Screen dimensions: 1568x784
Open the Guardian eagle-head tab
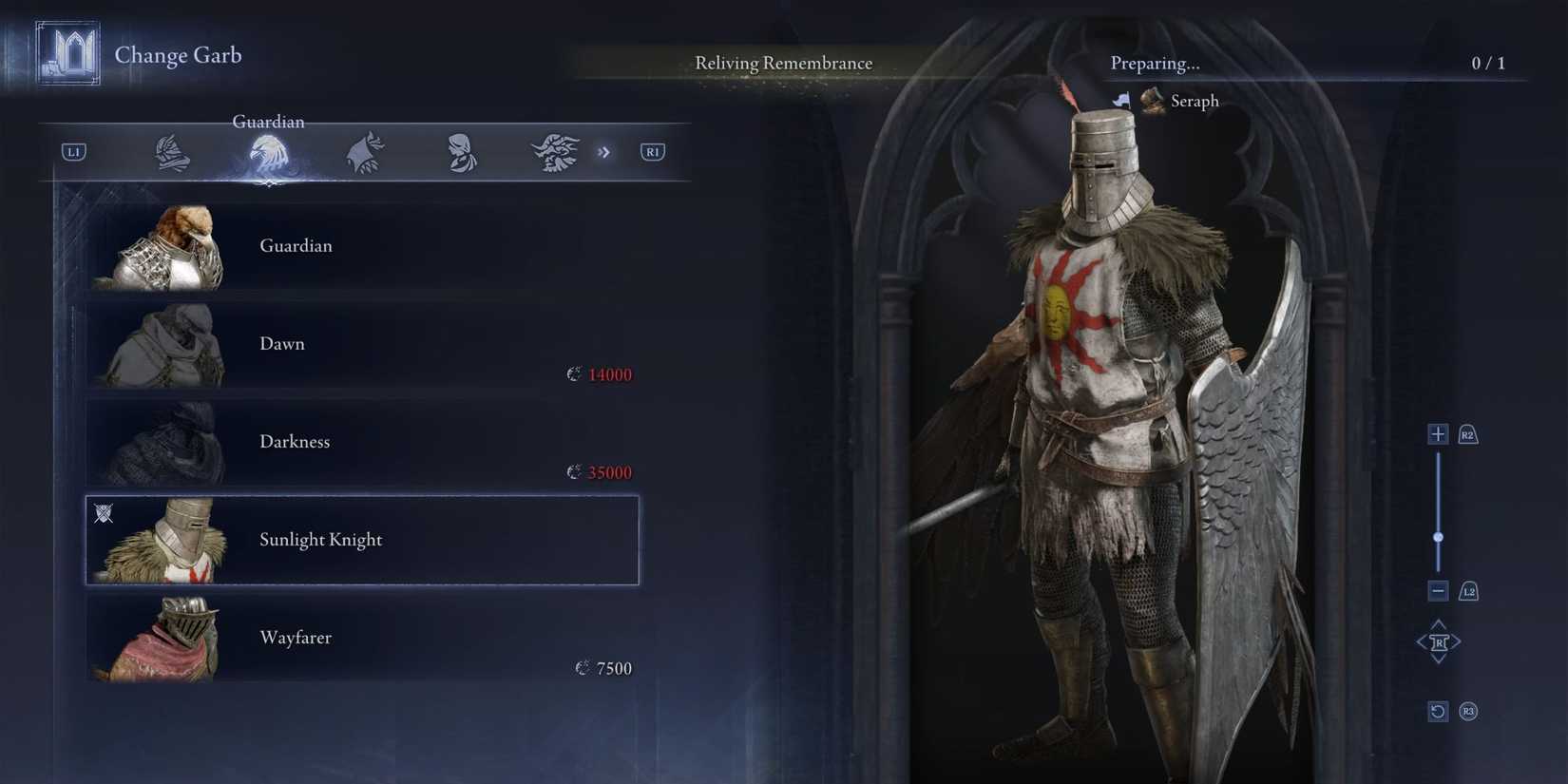coord(269,154)
